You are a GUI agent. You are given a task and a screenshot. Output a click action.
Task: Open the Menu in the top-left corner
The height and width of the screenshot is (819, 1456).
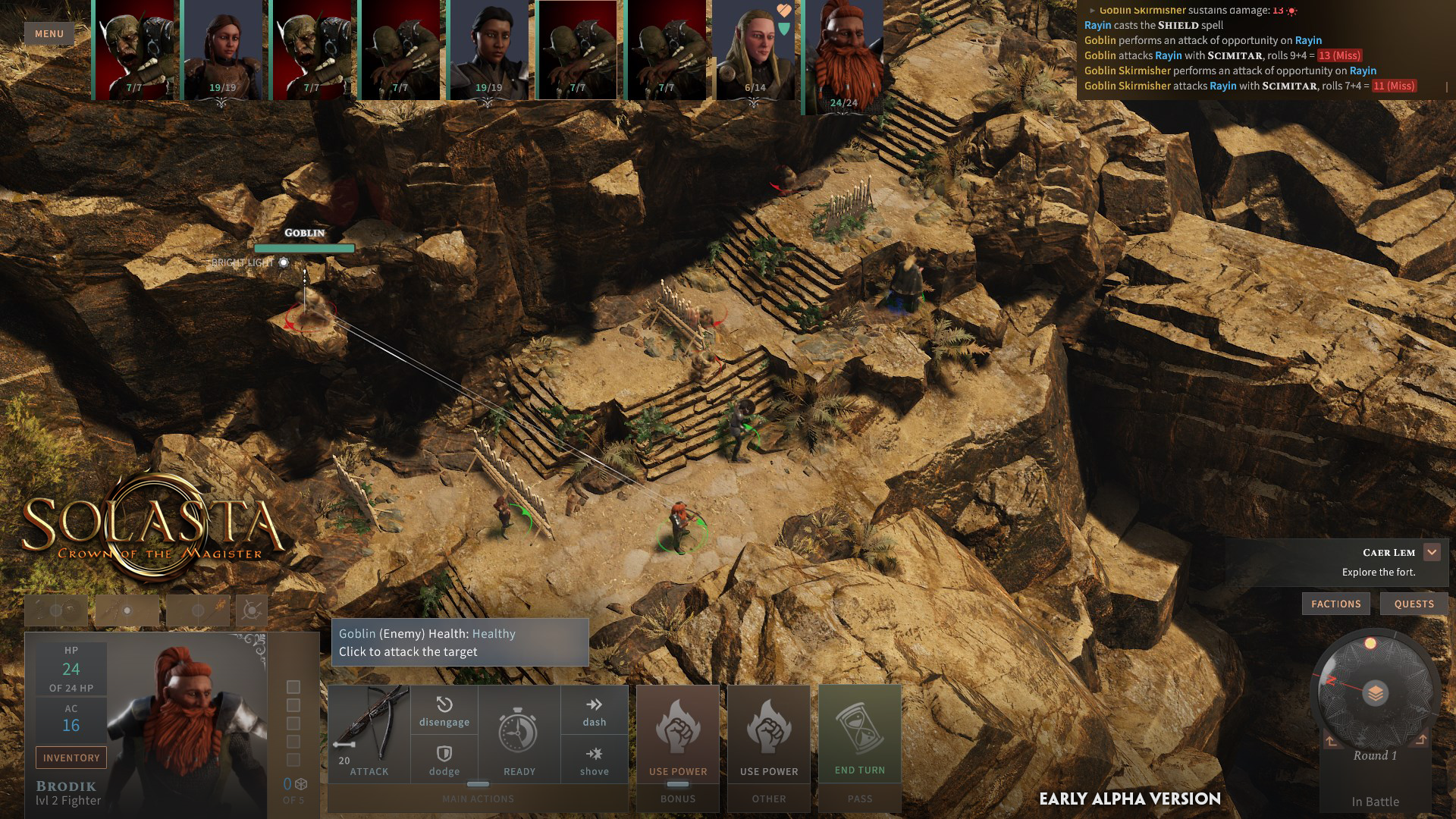pyautogui.click(x=48, y=33)
